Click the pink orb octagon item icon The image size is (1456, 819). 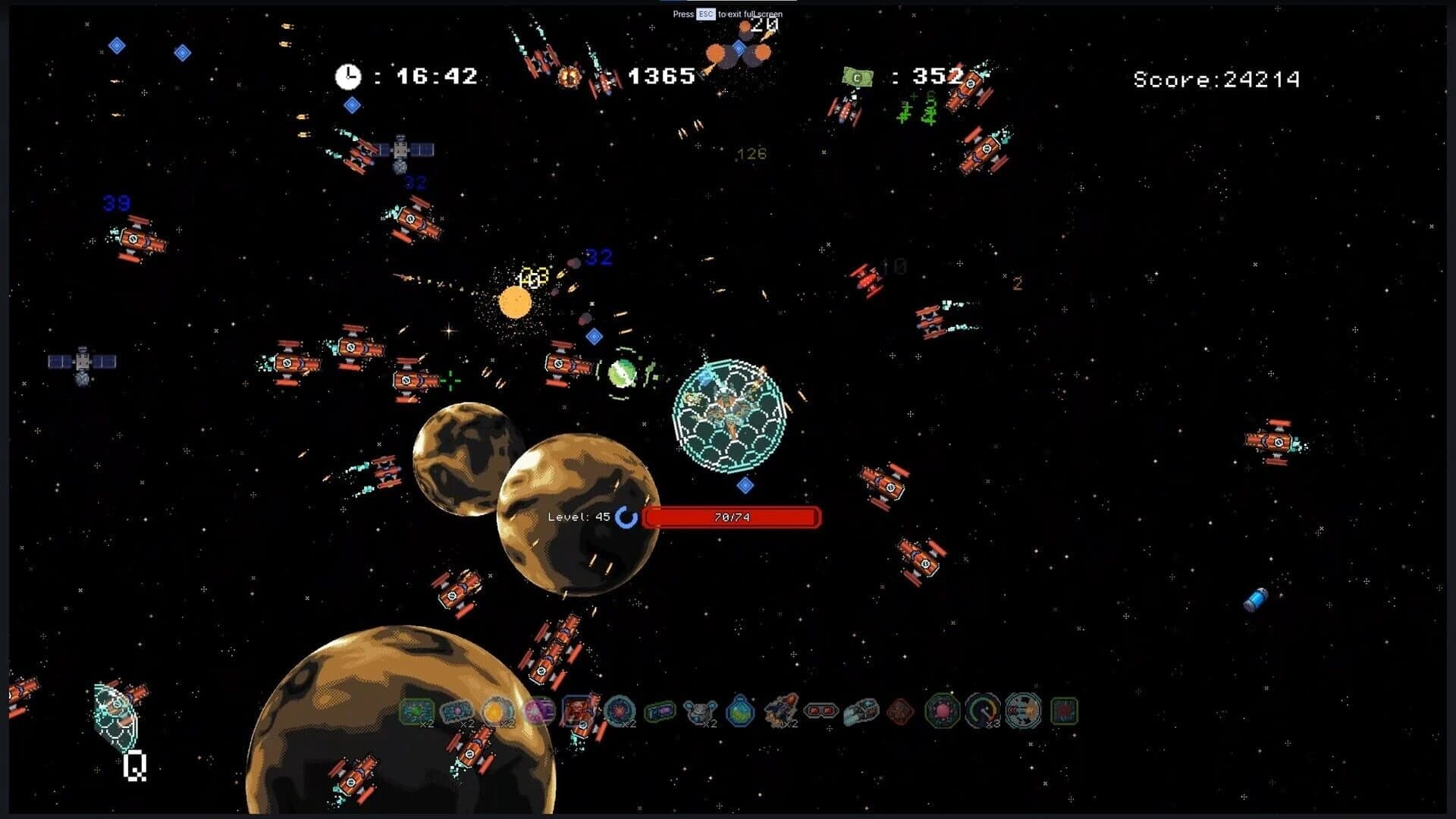[943, 710]
